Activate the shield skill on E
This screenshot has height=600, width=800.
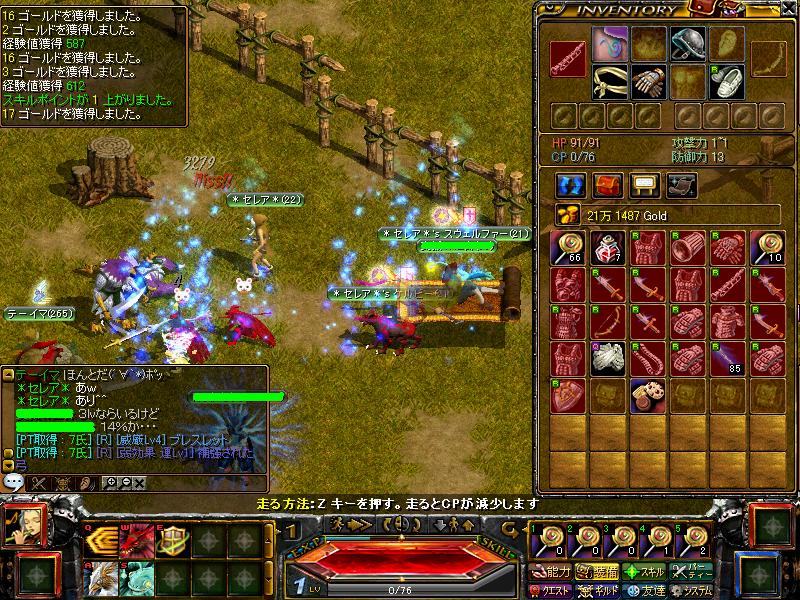pos(173,540)
